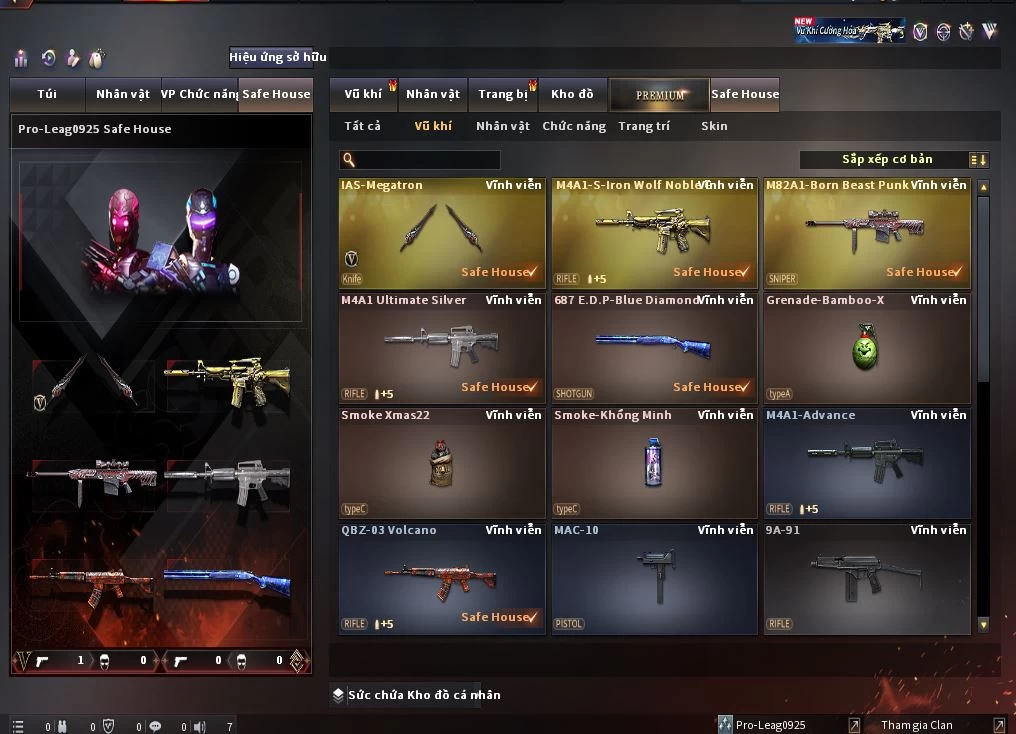The image size is (1016, 734).
Task: Select the Kho đồ tab
Action: point(572,94)
